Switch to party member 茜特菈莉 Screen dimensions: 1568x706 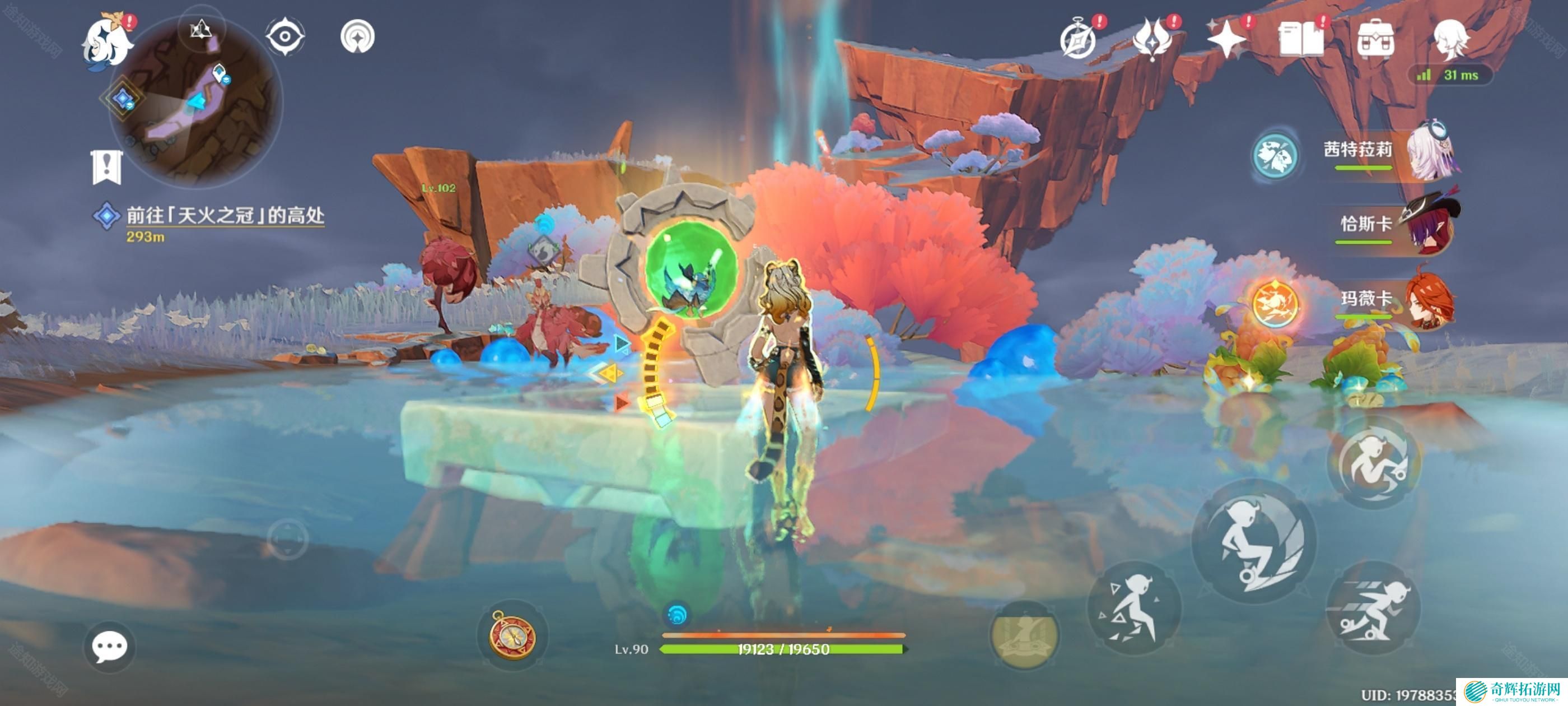(x=1394, y=152)
